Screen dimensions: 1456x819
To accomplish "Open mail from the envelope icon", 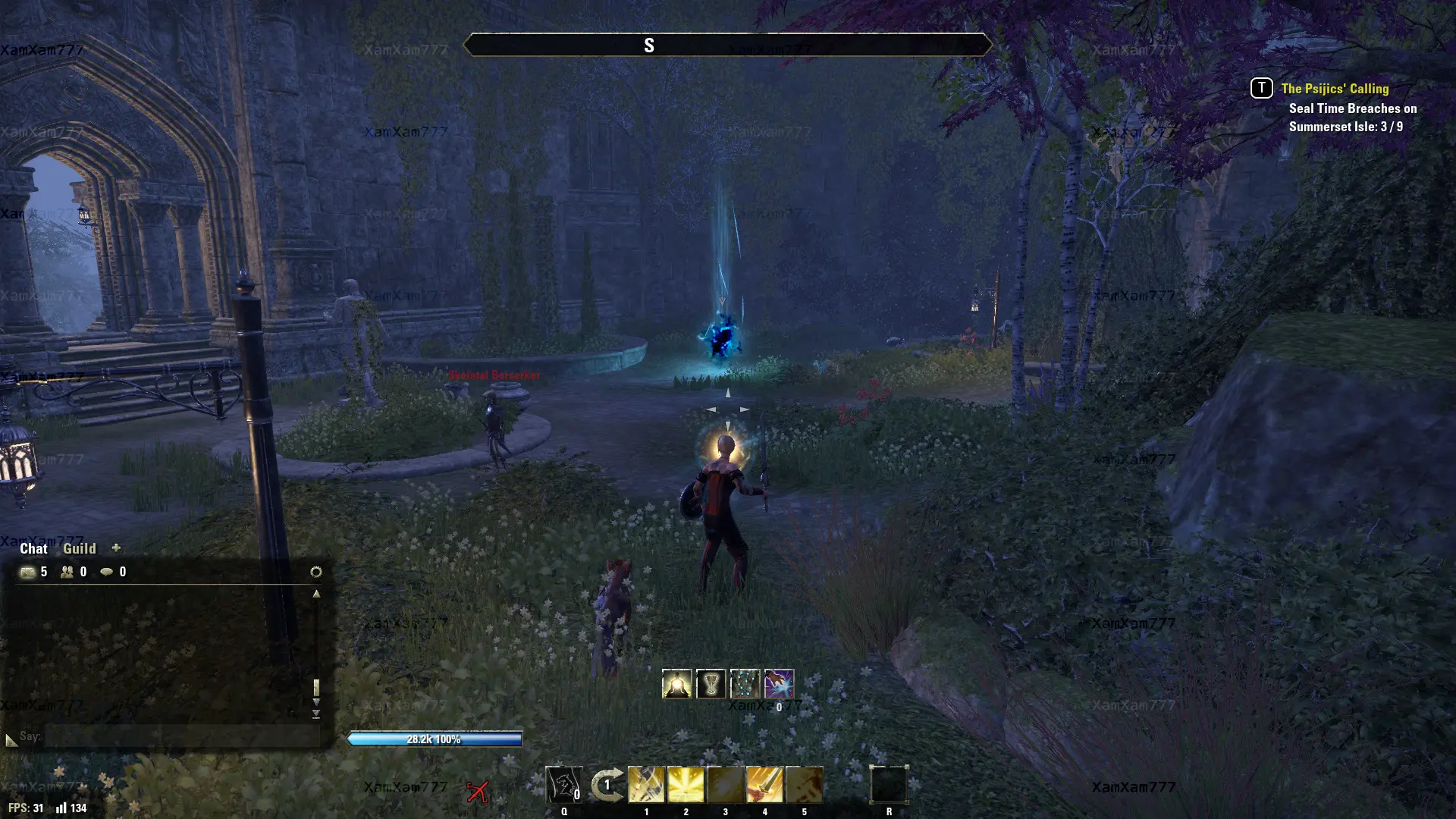I will coord(28,572).
